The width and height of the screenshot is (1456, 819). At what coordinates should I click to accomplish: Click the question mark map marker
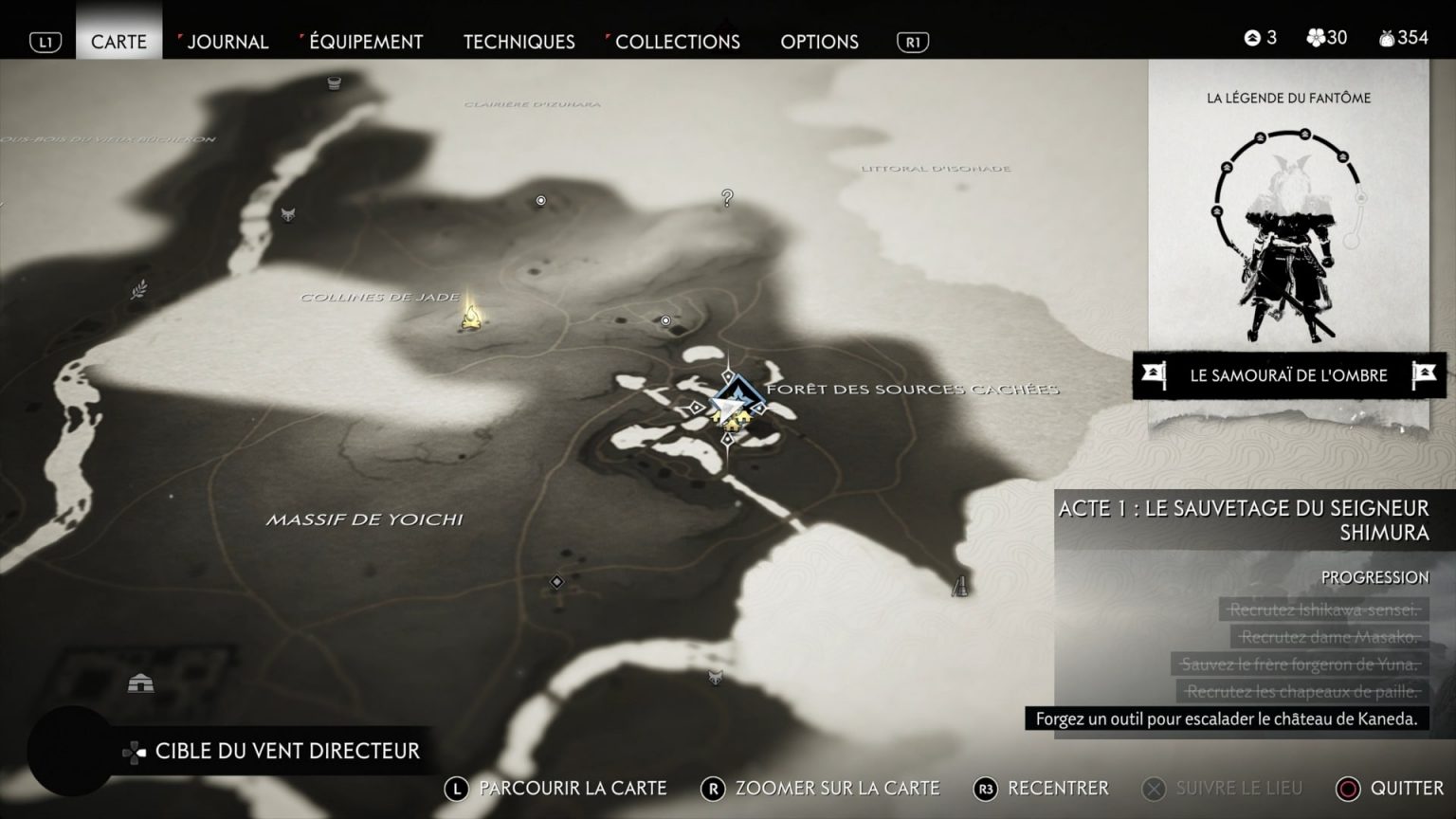727,198
